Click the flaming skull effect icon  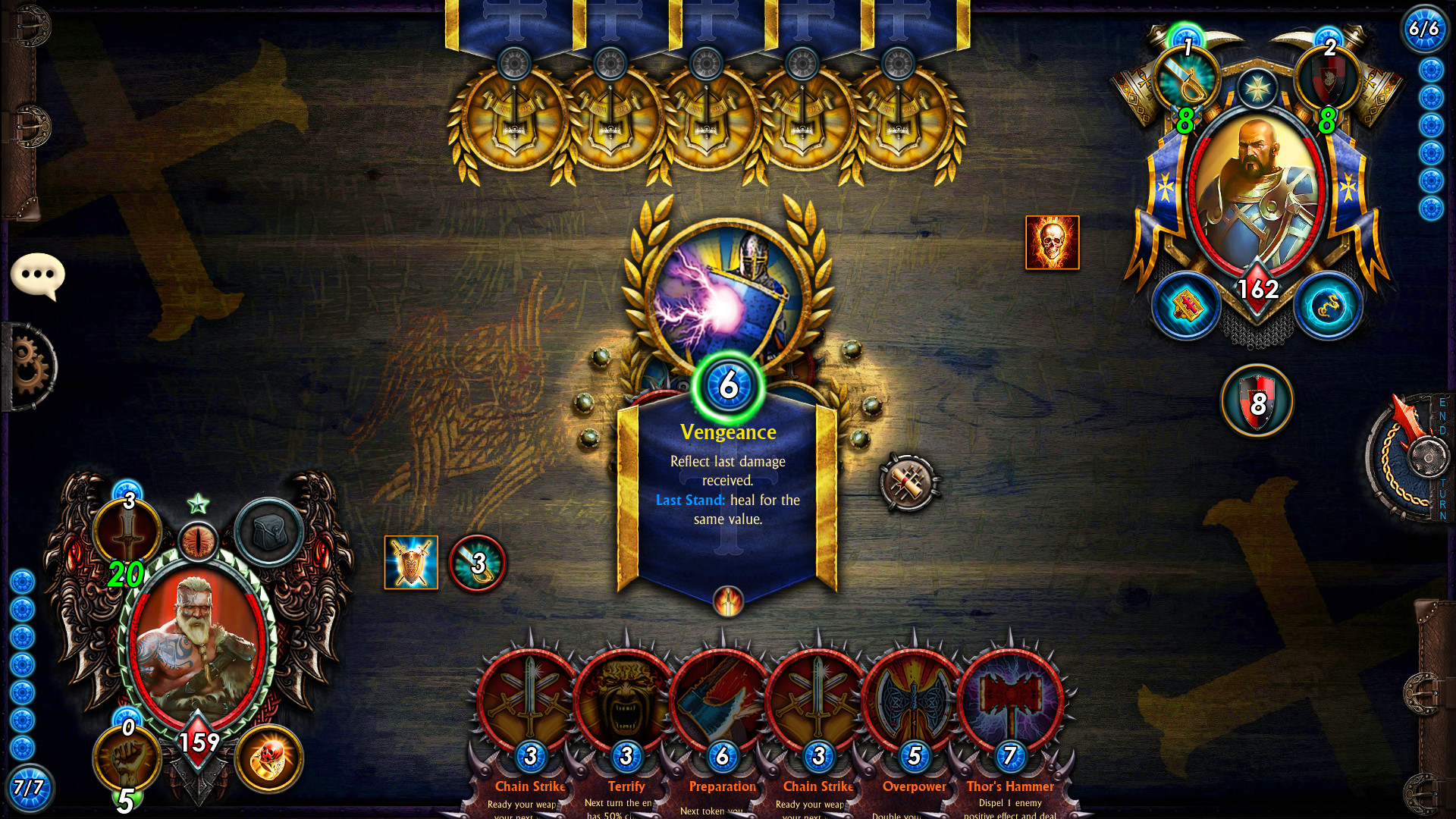tap(1052, 241)
